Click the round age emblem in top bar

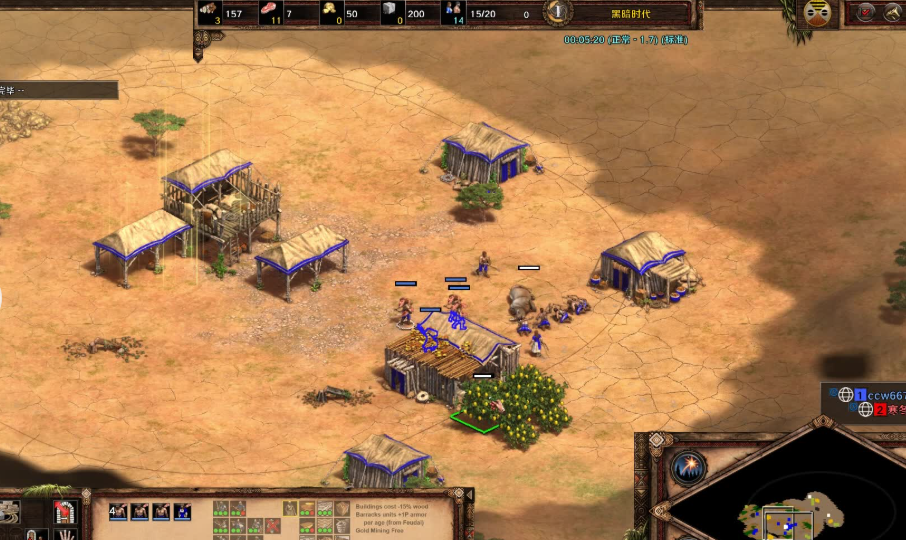point(559,13)
